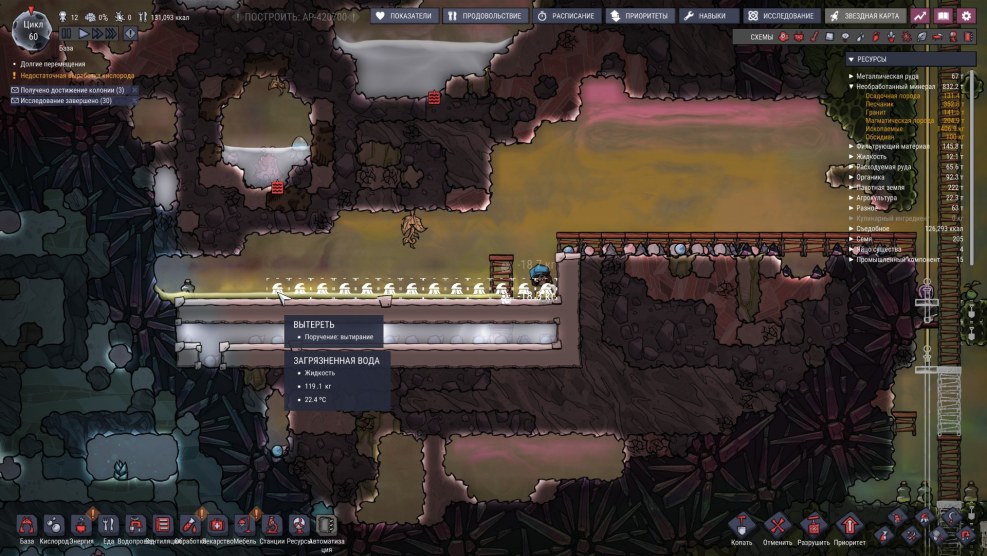
Task: Choose the Разрушить deconstruct tool
Action: click(813, 528)
